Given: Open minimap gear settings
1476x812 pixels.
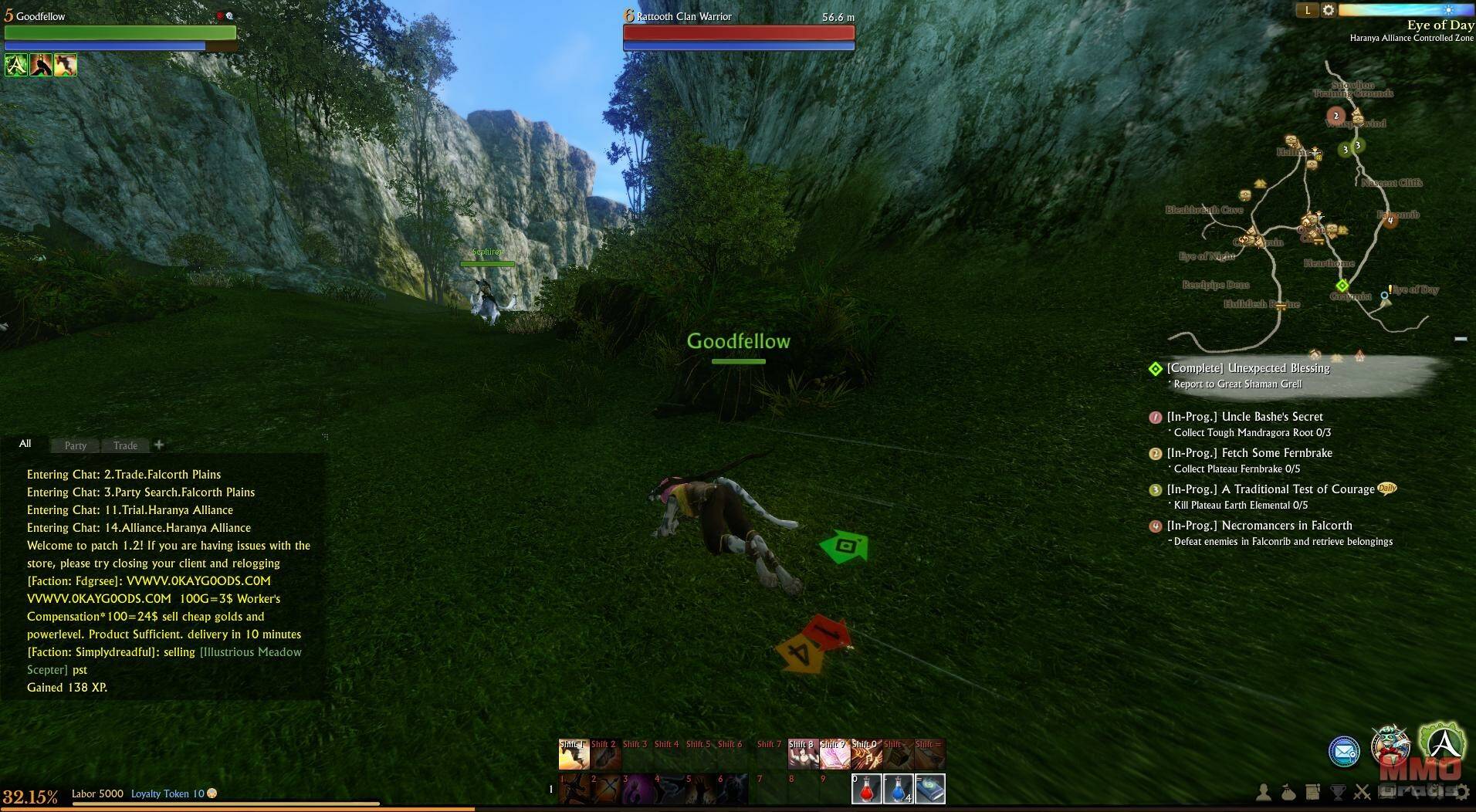Looking at the screenshot, I should [1329, 10].
